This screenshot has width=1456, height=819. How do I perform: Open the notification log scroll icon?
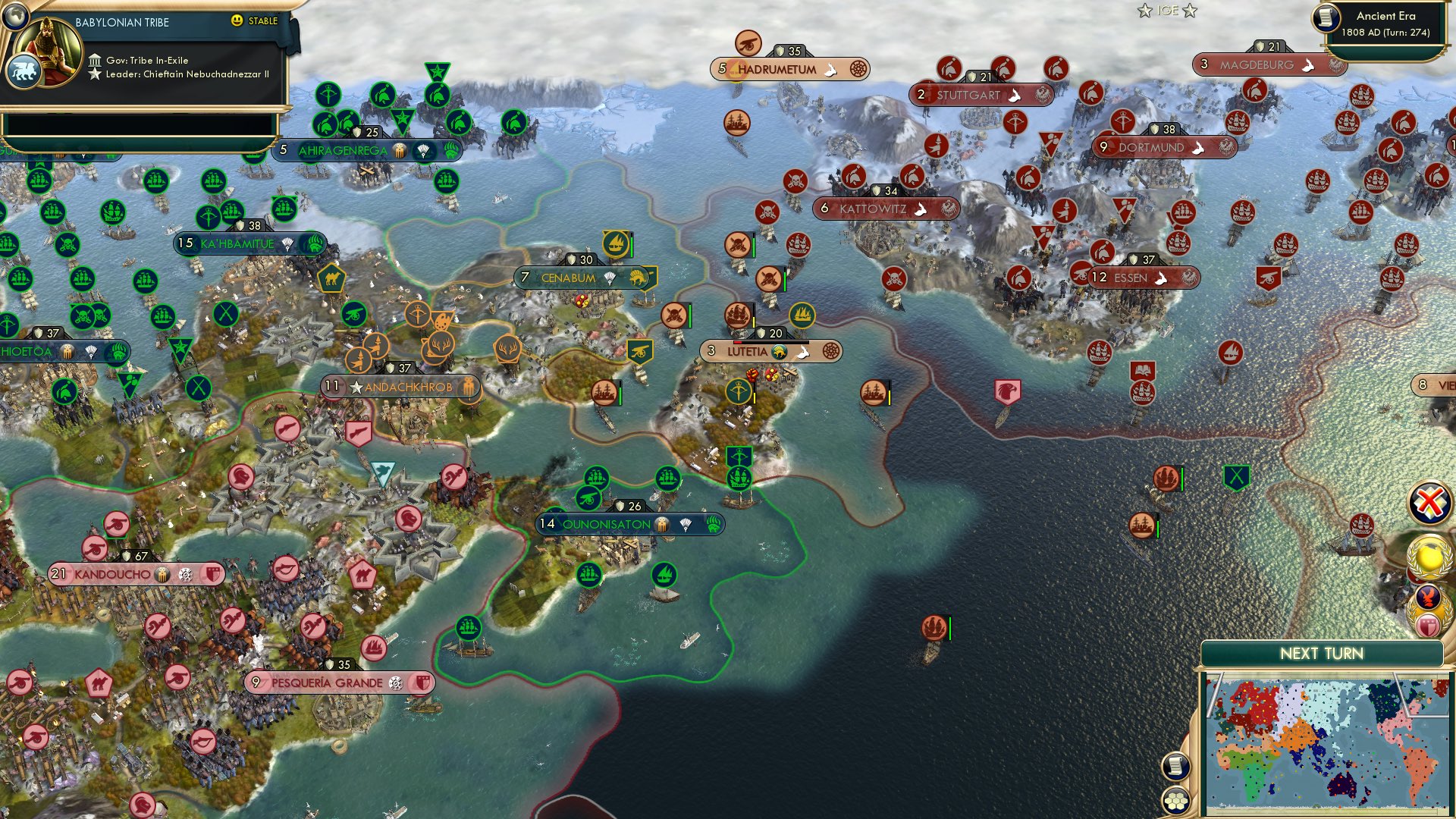coord(1176,765)
